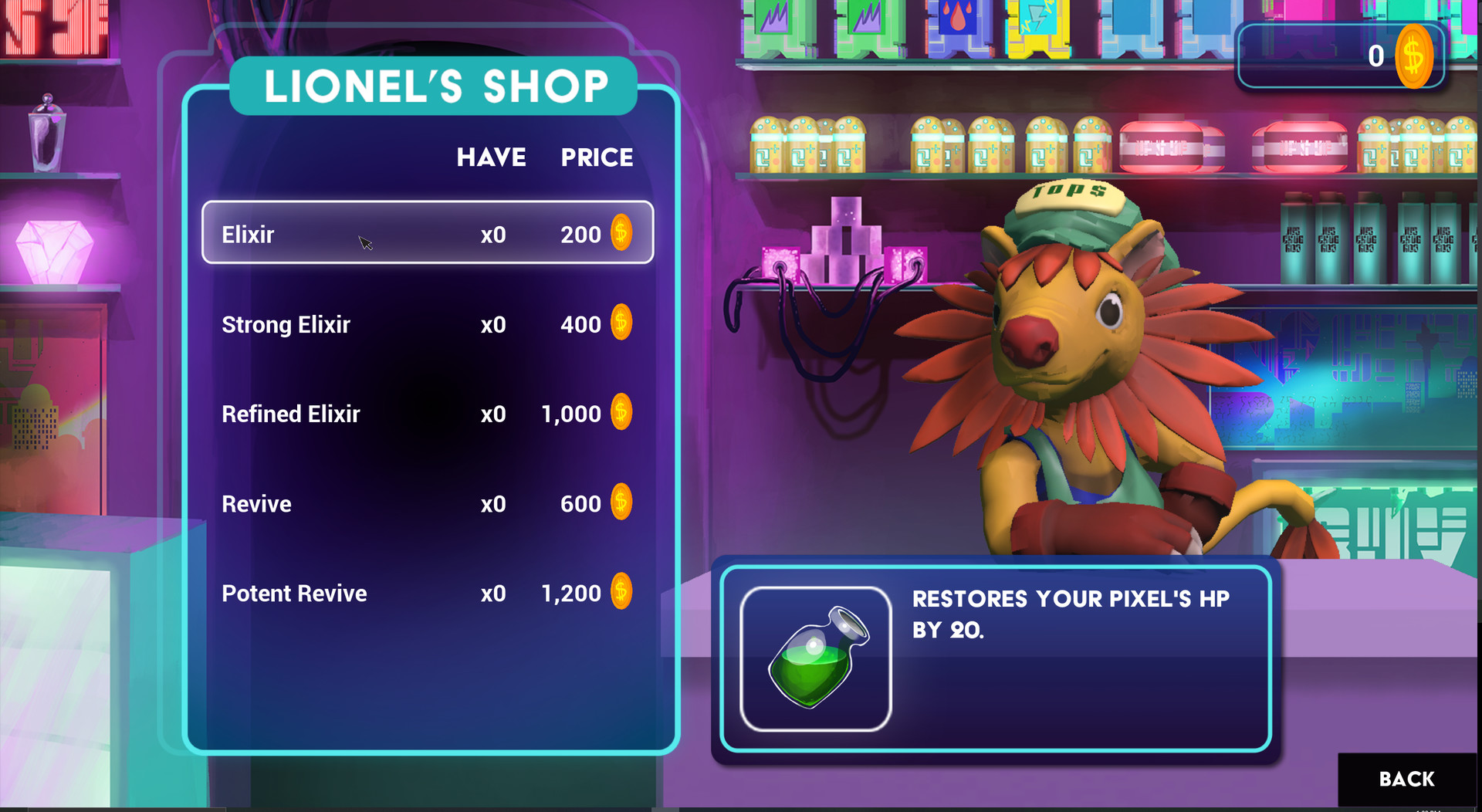The height and width of the screenshot is (812, 1482).
Task: Click the coin icon beside Elixir's price
Action: pos(620,233)
